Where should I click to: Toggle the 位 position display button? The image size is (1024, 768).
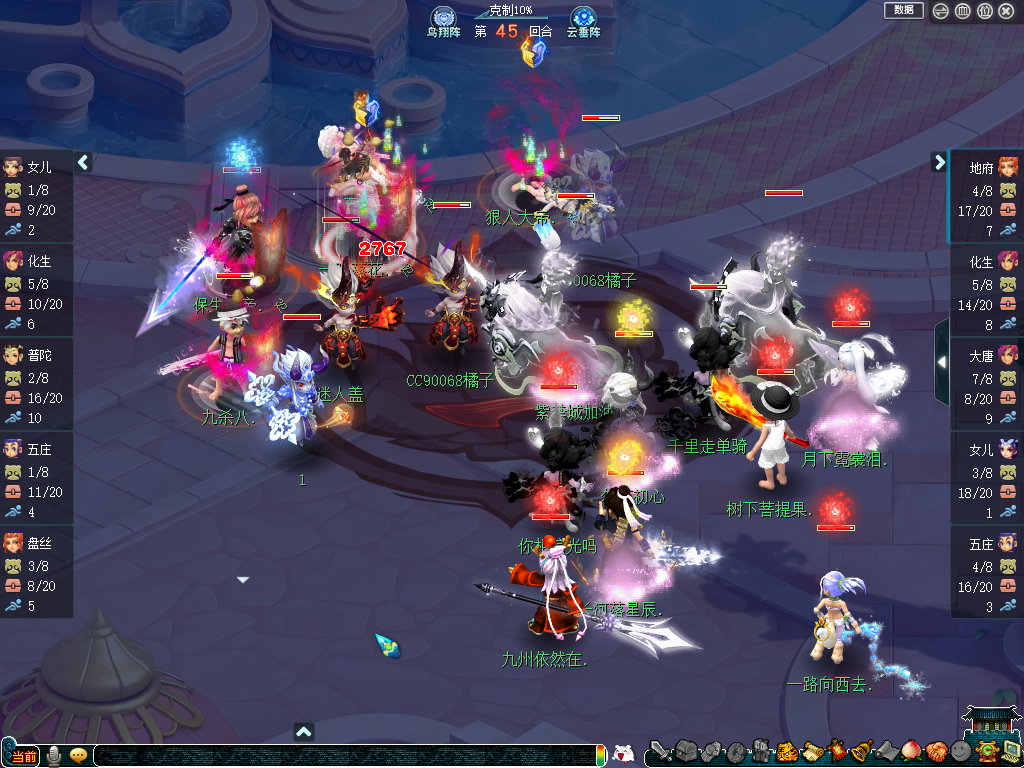click(985, 11)
